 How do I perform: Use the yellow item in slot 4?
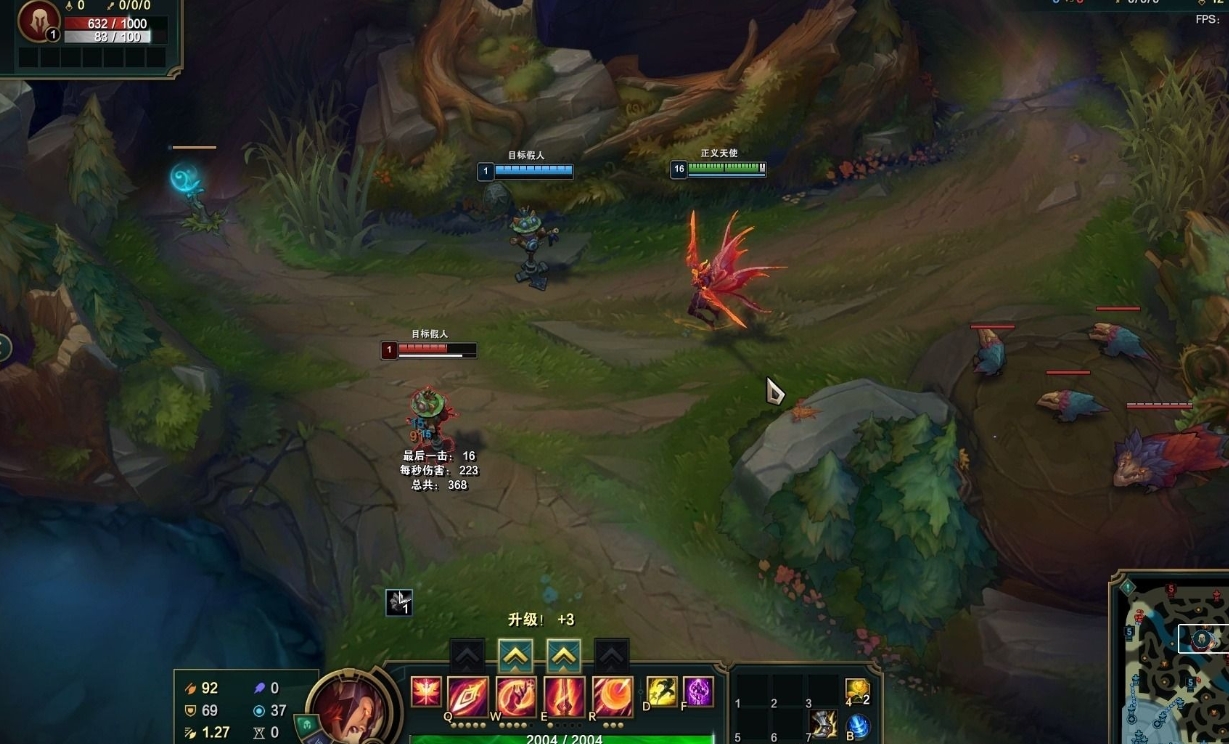(856, 690)
